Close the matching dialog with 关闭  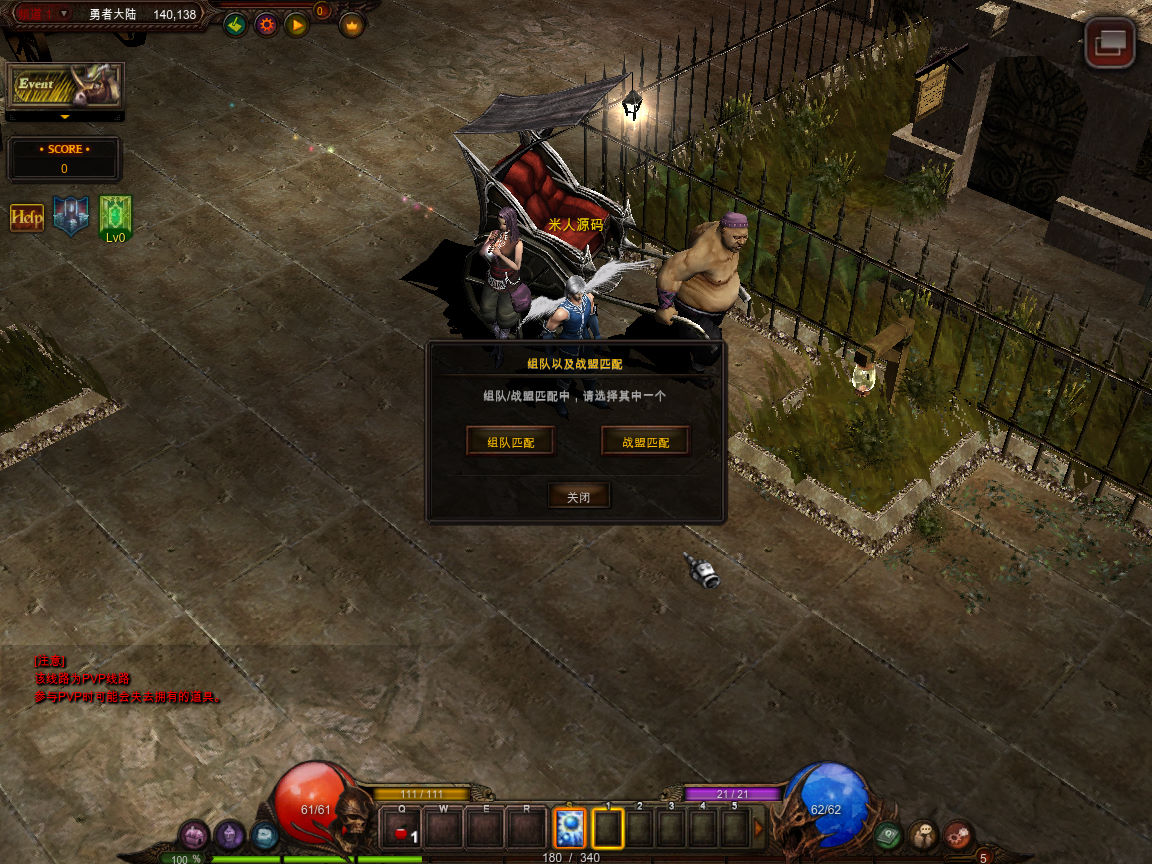[x=578, y=496]
